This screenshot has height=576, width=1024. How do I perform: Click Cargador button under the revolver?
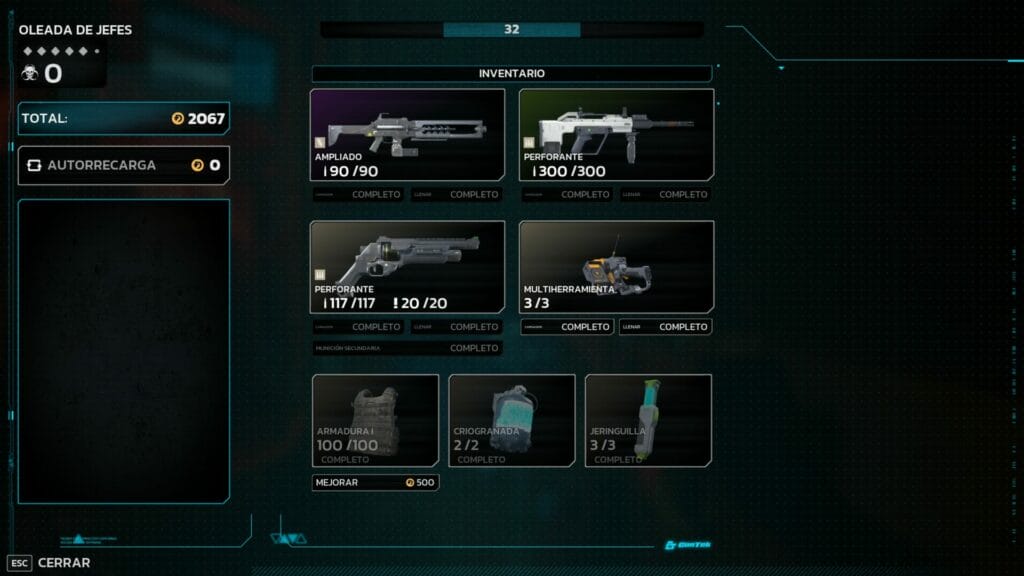coord(358,327)
